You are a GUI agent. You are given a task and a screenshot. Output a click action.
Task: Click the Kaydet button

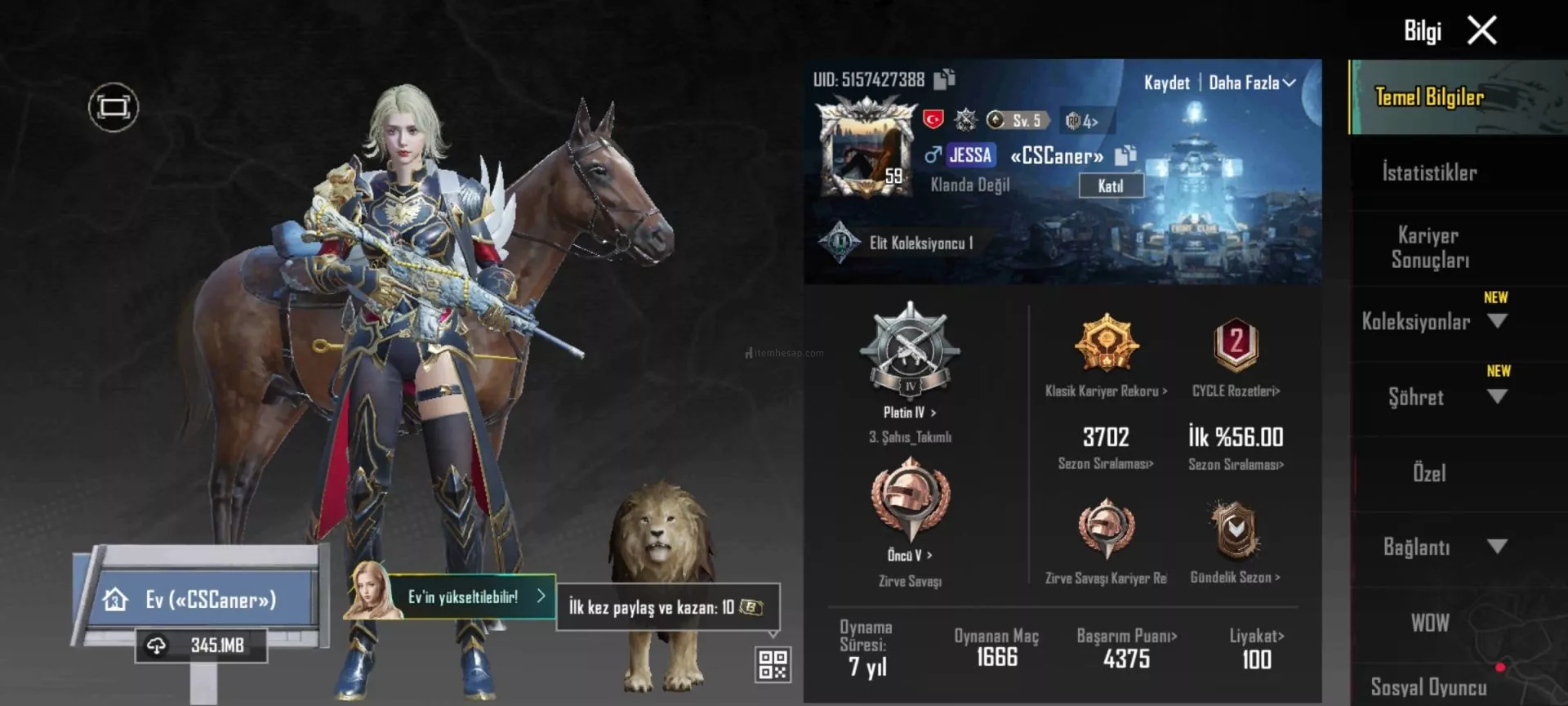pos(1166,83)
